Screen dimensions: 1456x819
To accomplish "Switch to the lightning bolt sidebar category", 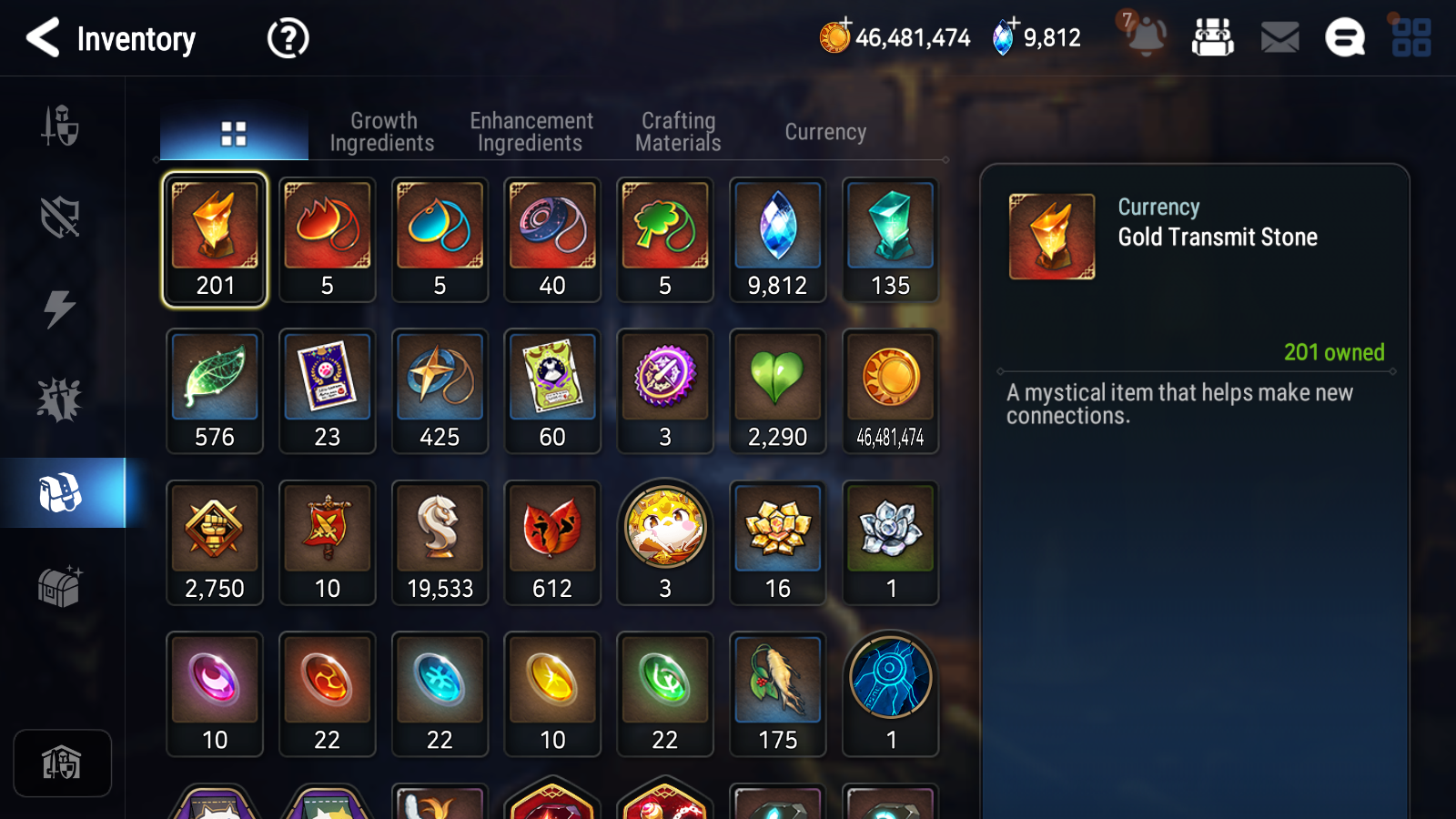I will point(60,308).
